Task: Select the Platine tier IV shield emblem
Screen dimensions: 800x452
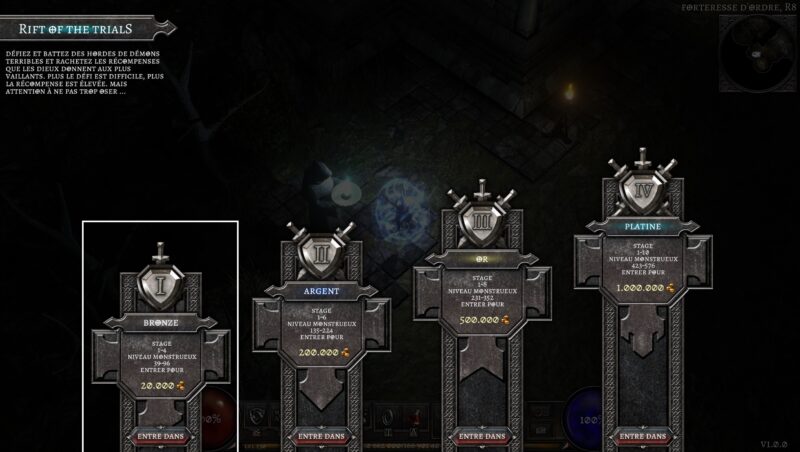Action: pos(641,190)
